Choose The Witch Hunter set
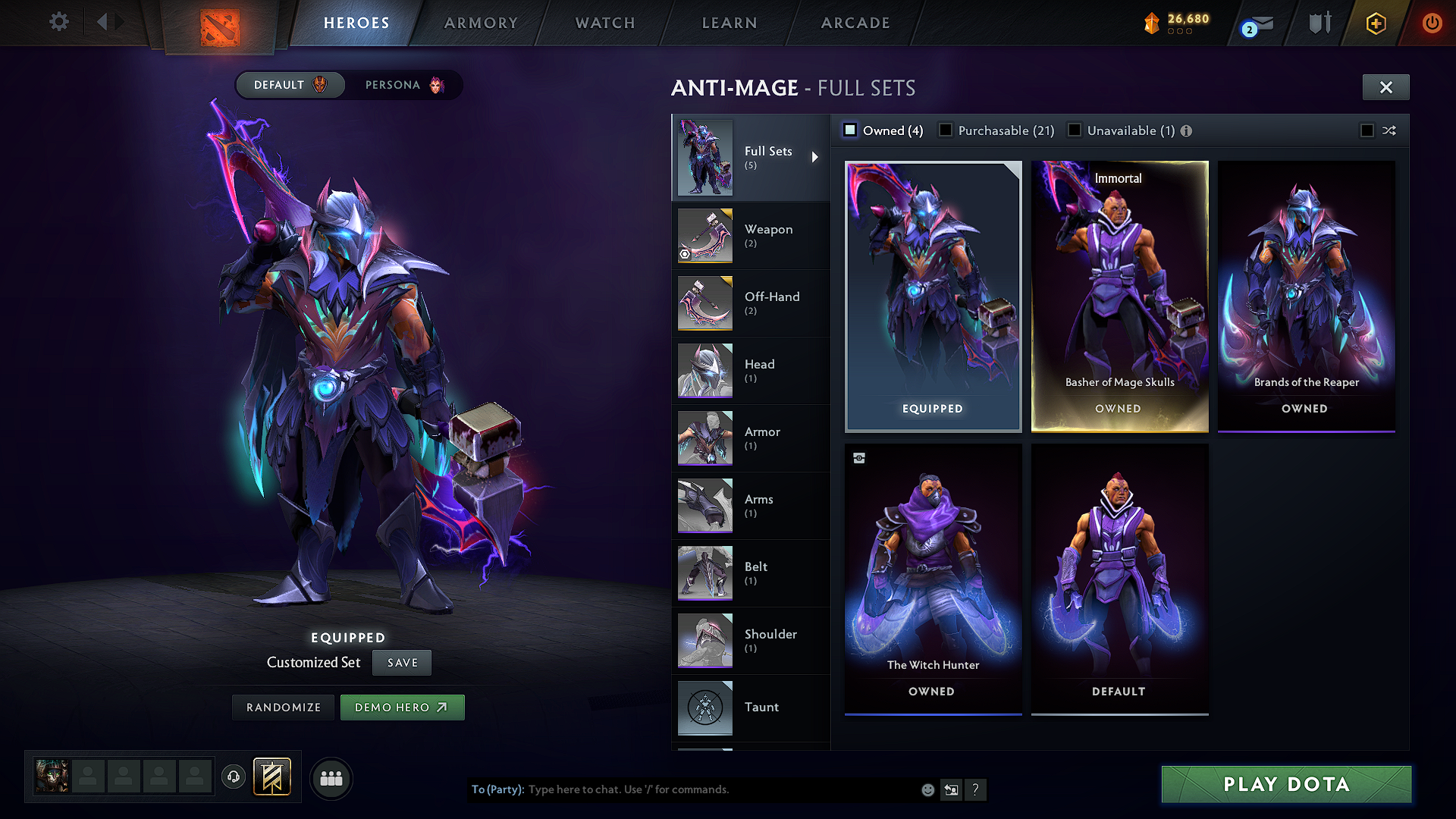The image size is (1456, 819). pos(933,579)
